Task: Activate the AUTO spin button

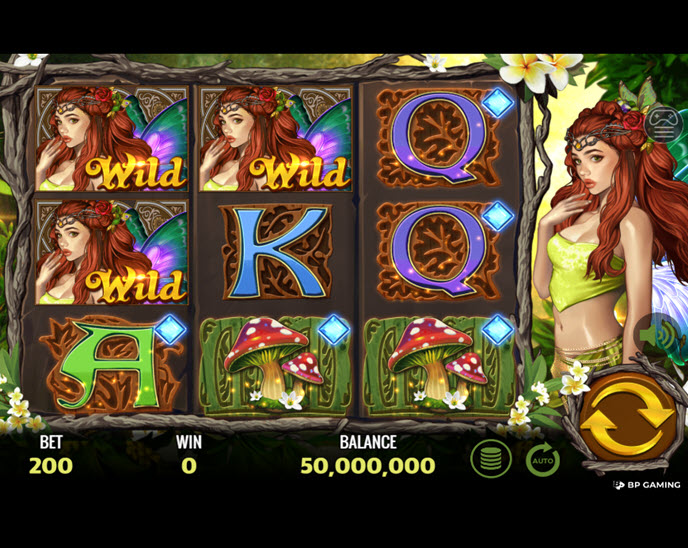Action: [542, 460]
